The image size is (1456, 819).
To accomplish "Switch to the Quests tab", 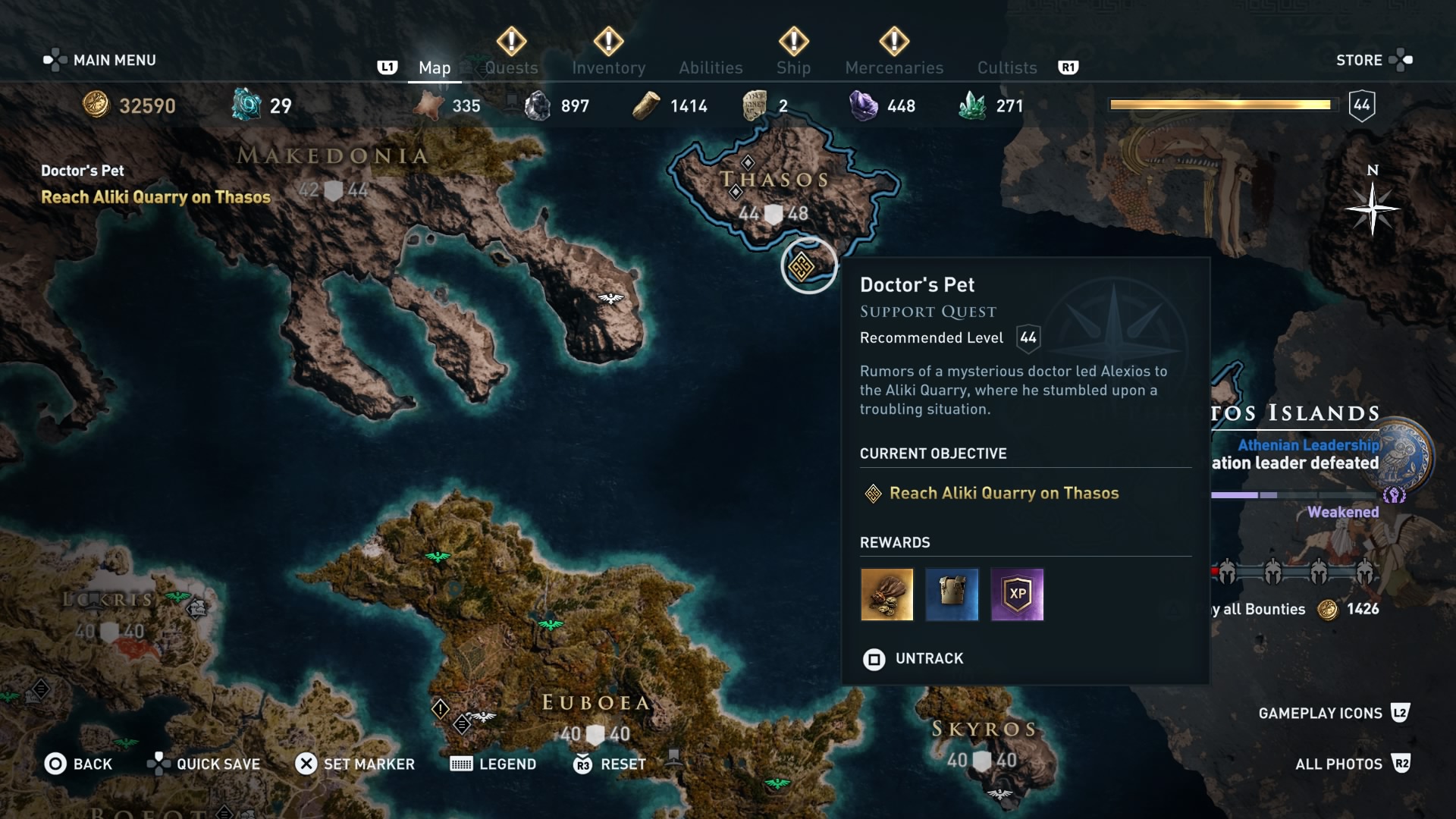I will 511,67.
